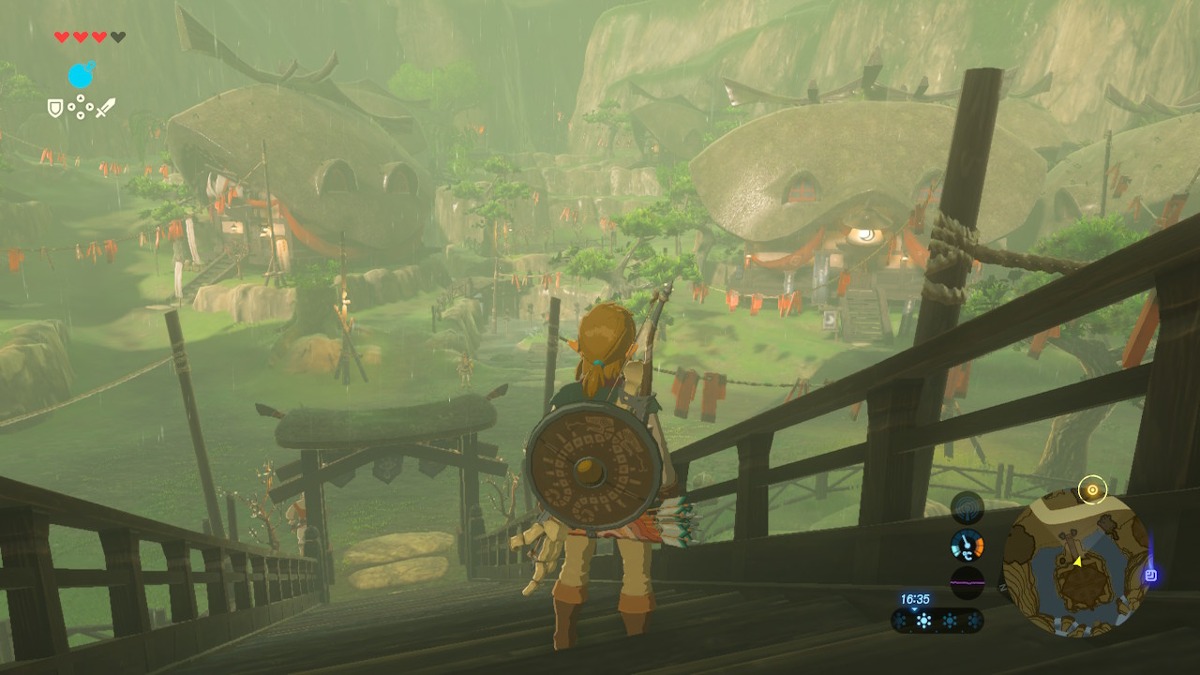Click the purple noise level meter
This screenshot has width=1200, height=675.
(967, 582)
